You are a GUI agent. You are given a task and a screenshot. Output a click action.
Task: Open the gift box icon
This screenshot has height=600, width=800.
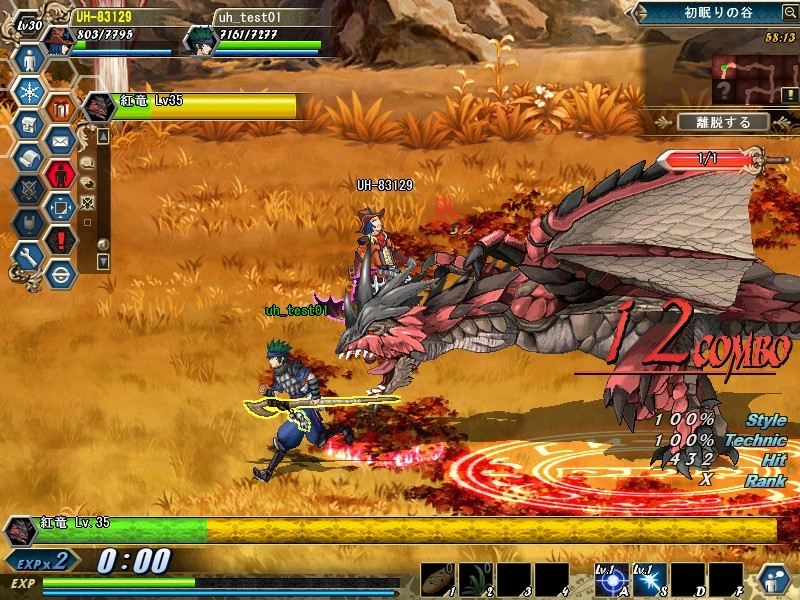(x=61, y=108)
